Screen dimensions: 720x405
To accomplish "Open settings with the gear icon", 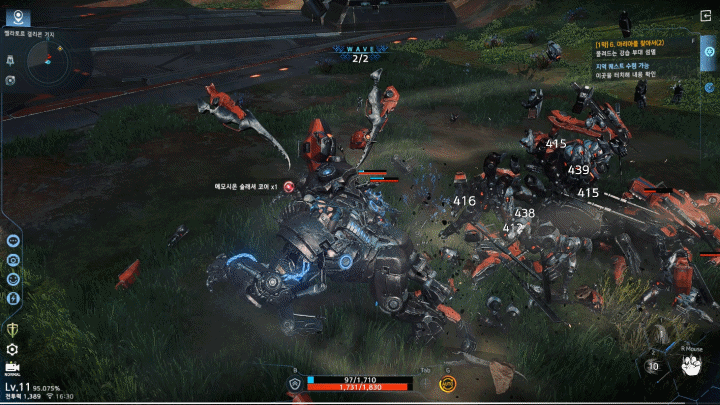I will click(13, 349).
